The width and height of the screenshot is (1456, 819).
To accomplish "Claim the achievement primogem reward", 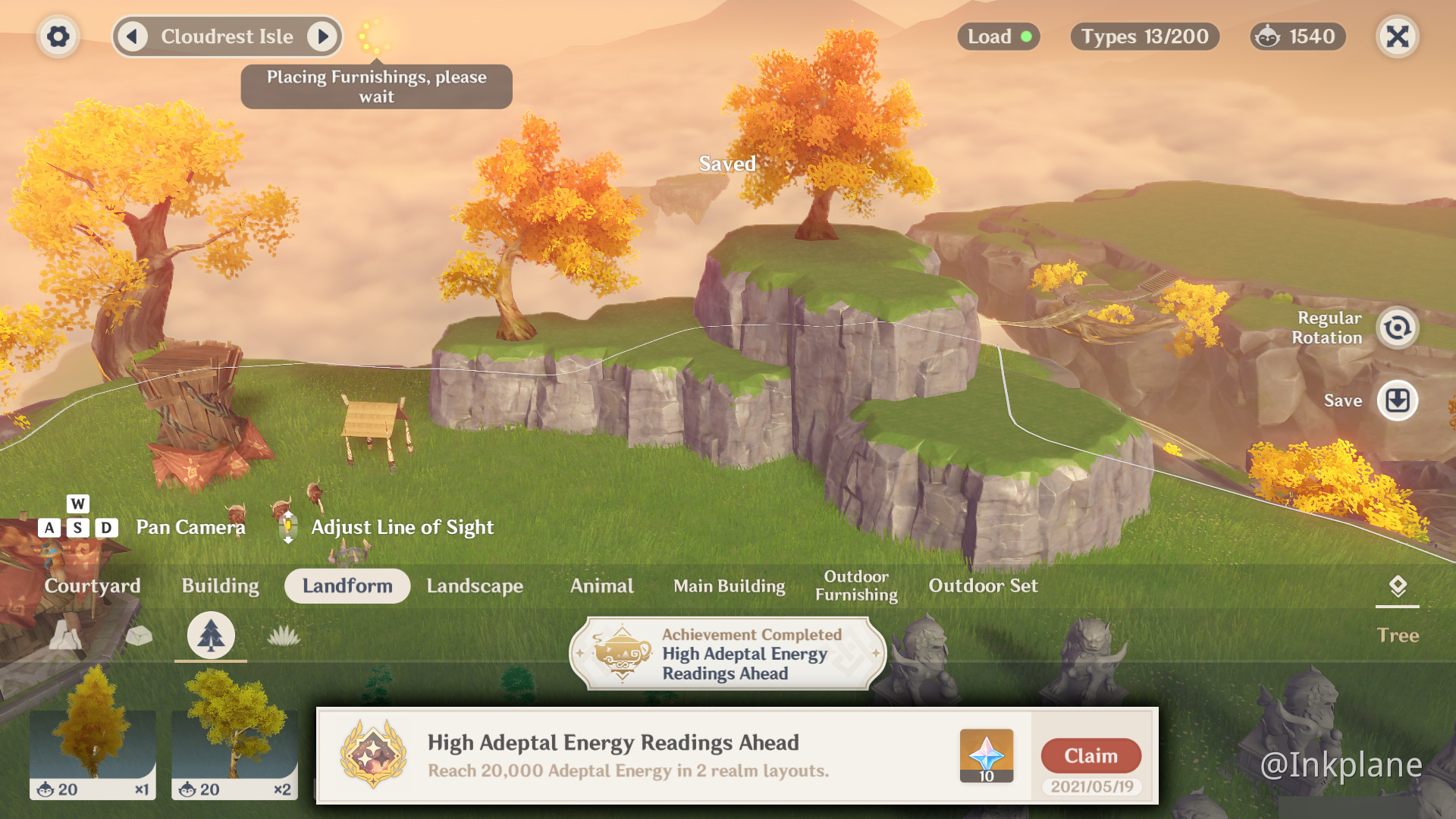I will click(1090, 756).
